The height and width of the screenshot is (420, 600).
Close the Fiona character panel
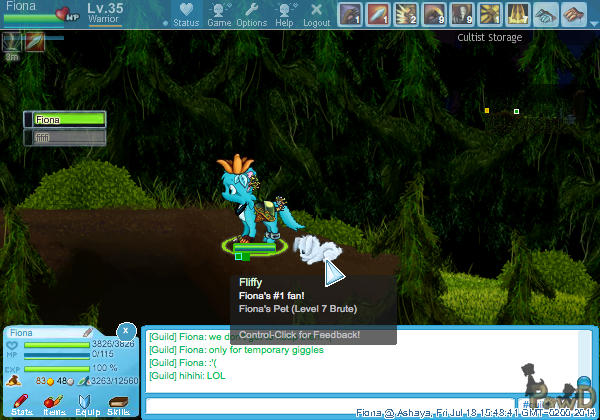(x=126, y=330)
